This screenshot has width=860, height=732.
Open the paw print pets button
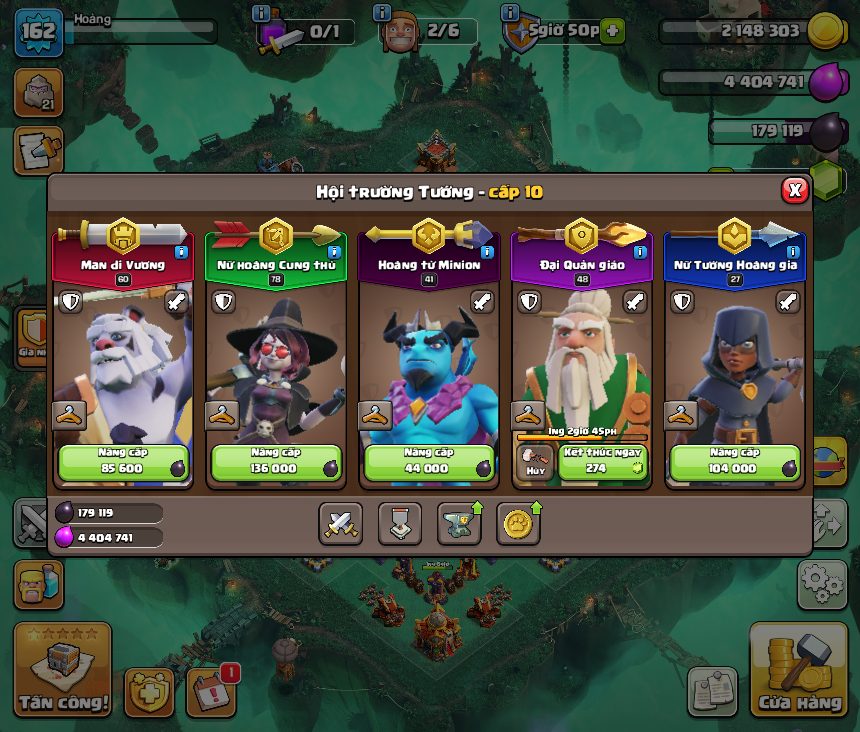pos(518,523)
